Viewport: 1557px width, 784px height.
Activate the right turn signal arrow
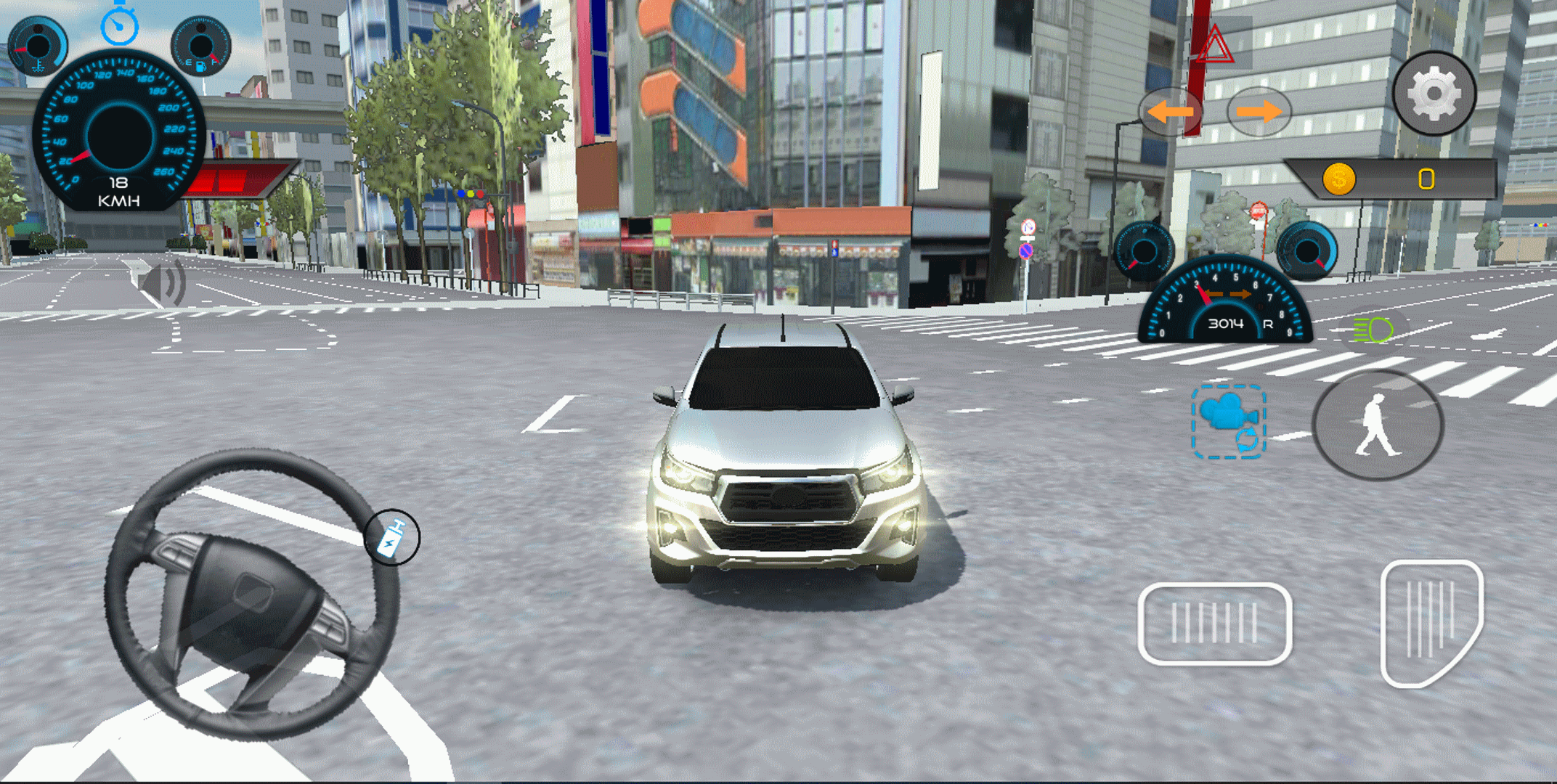tap(1259, 112)
